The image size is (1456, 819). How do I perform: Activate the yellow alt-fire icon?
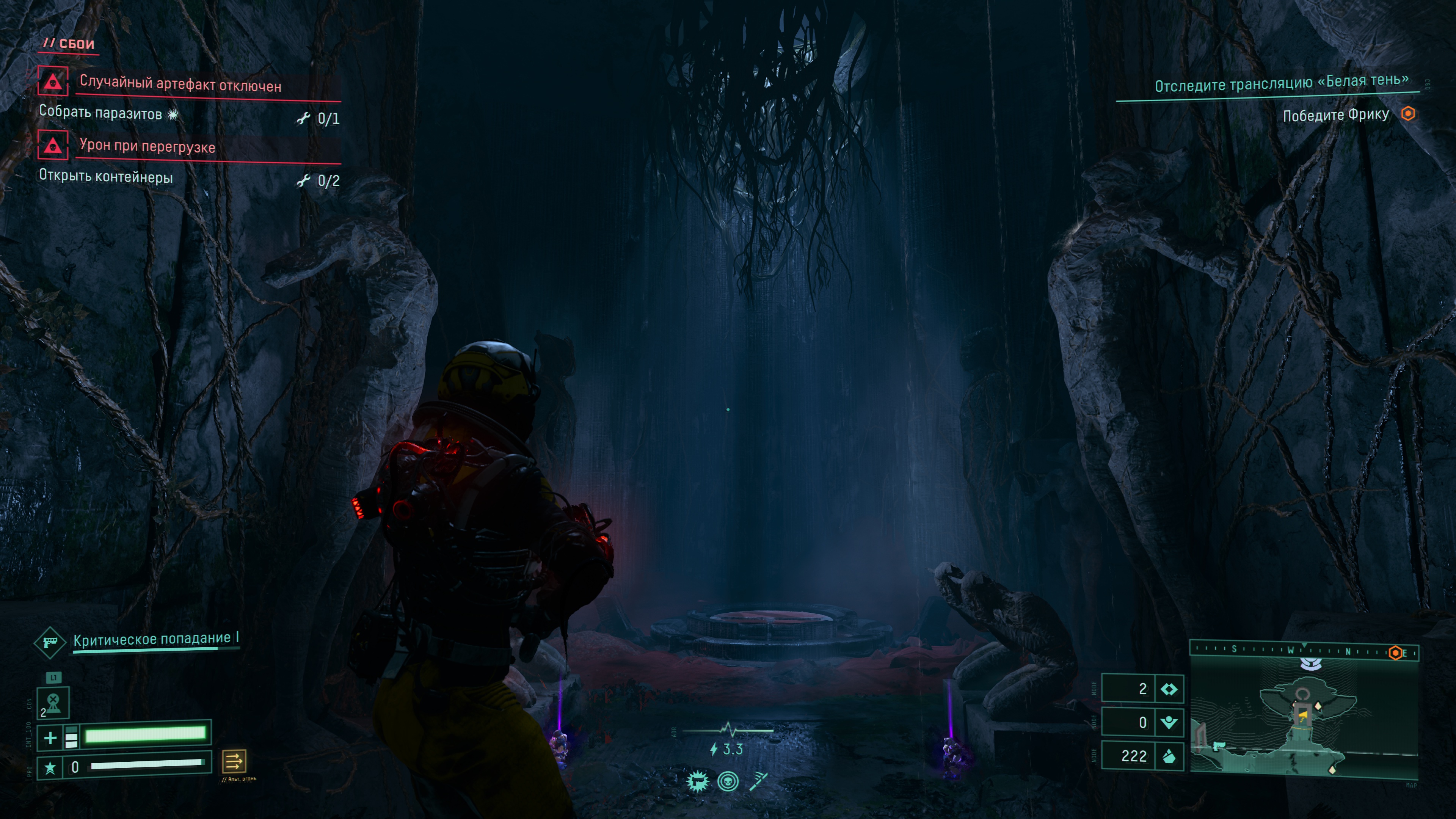(234, 761)
